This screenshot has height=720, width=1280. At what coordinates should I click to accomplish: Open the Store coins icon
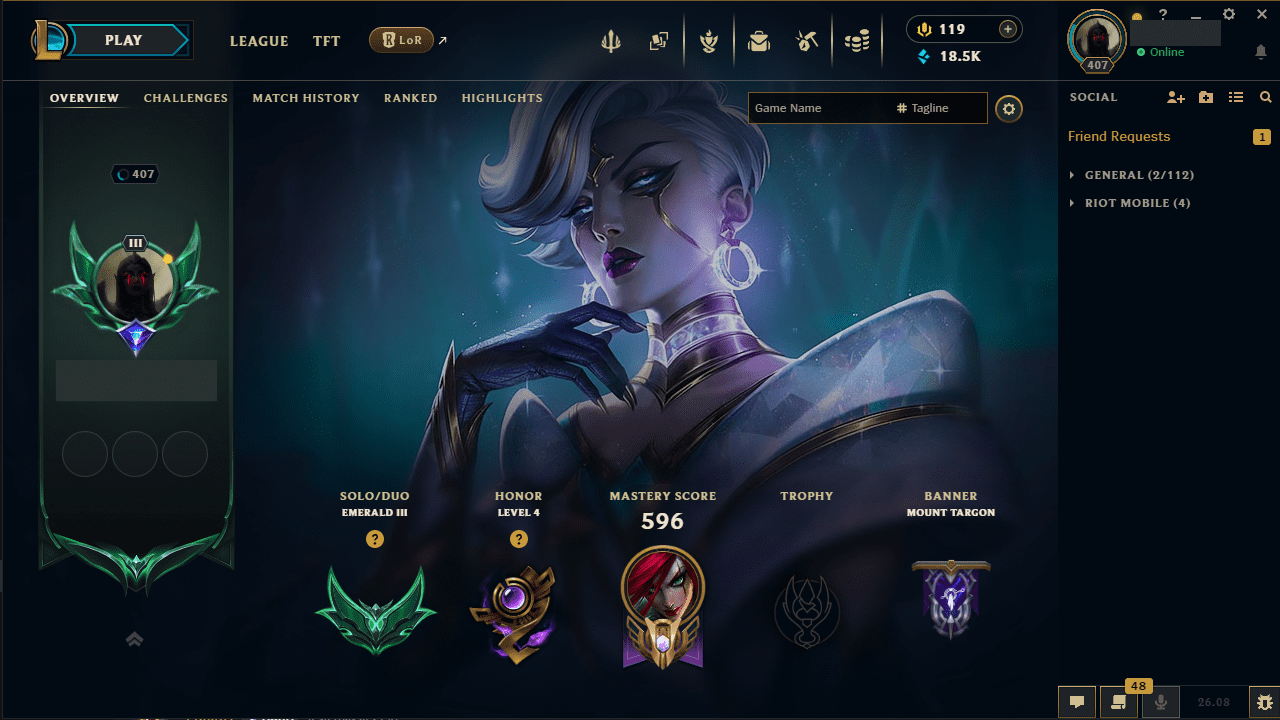857,40
